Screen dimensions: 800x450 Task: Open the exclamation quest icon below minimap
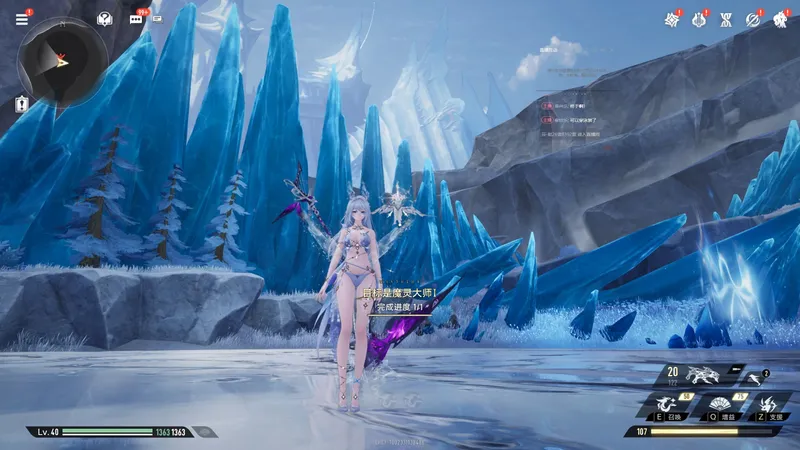click(x=21, y=103)
